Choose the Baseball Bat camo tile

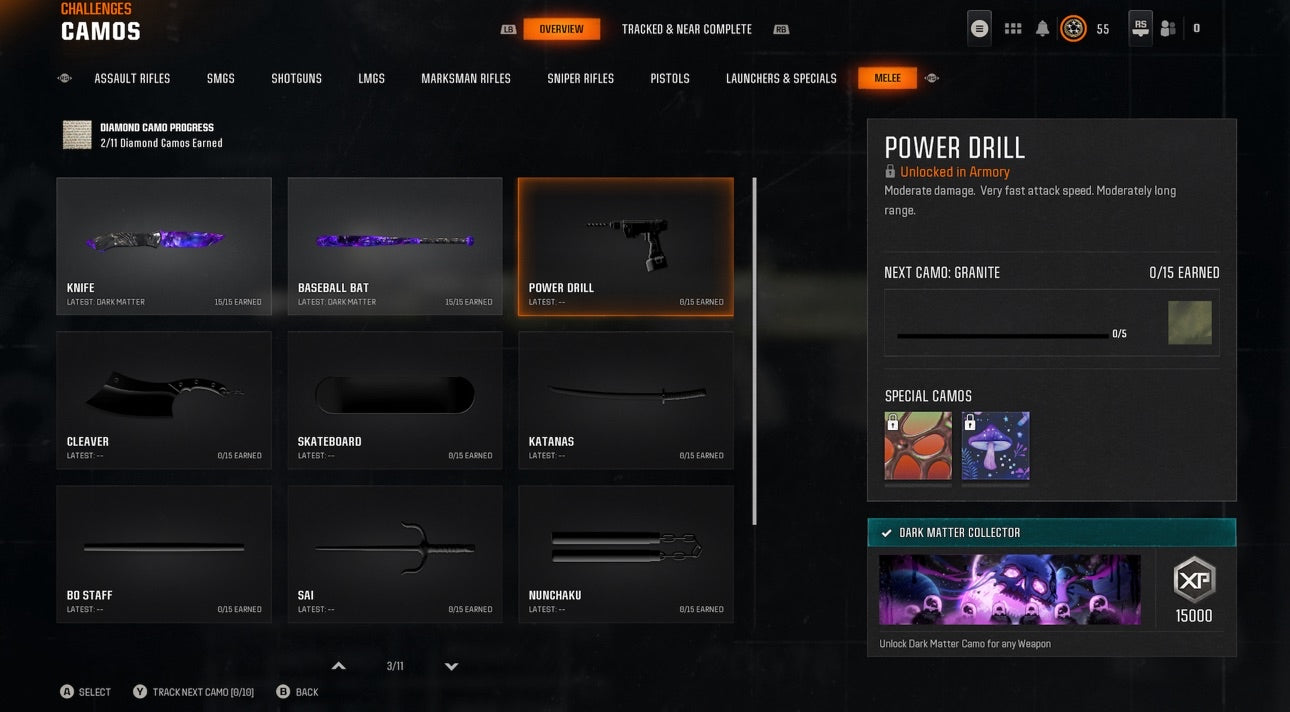click(395, 246)
